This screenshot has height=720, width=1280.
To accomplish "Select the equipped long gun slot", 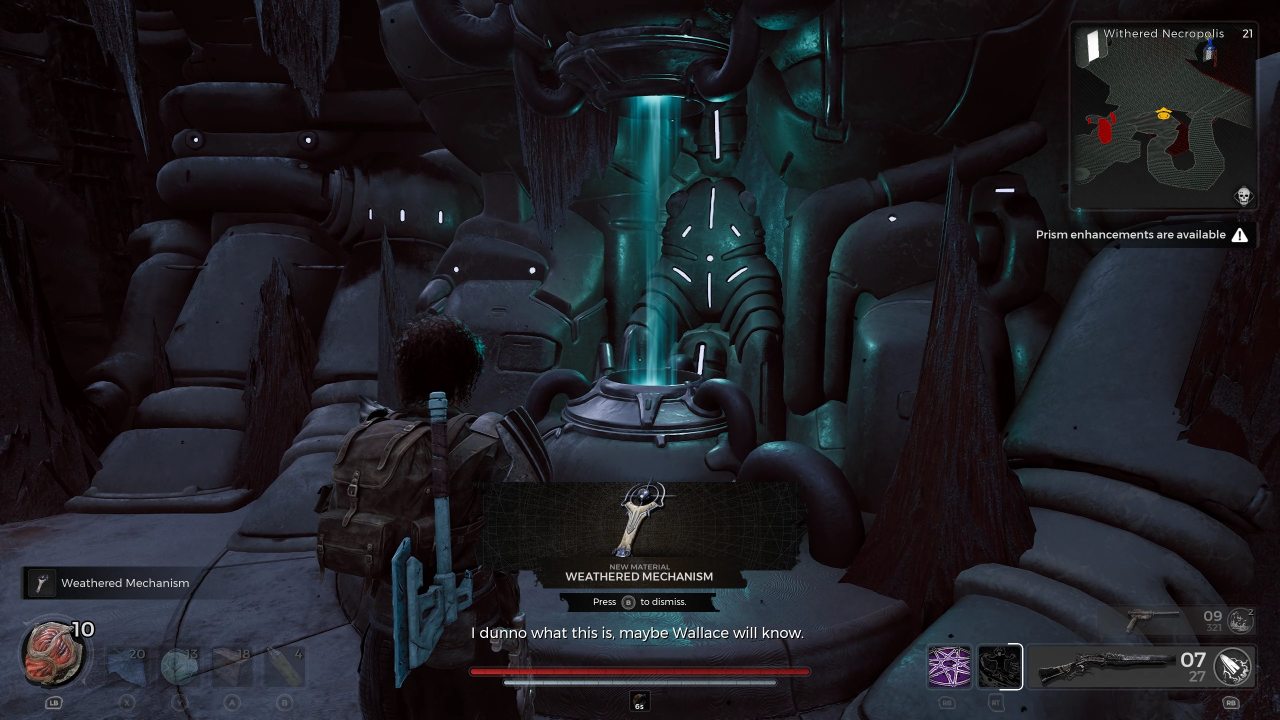I will tap(1103, 667).
